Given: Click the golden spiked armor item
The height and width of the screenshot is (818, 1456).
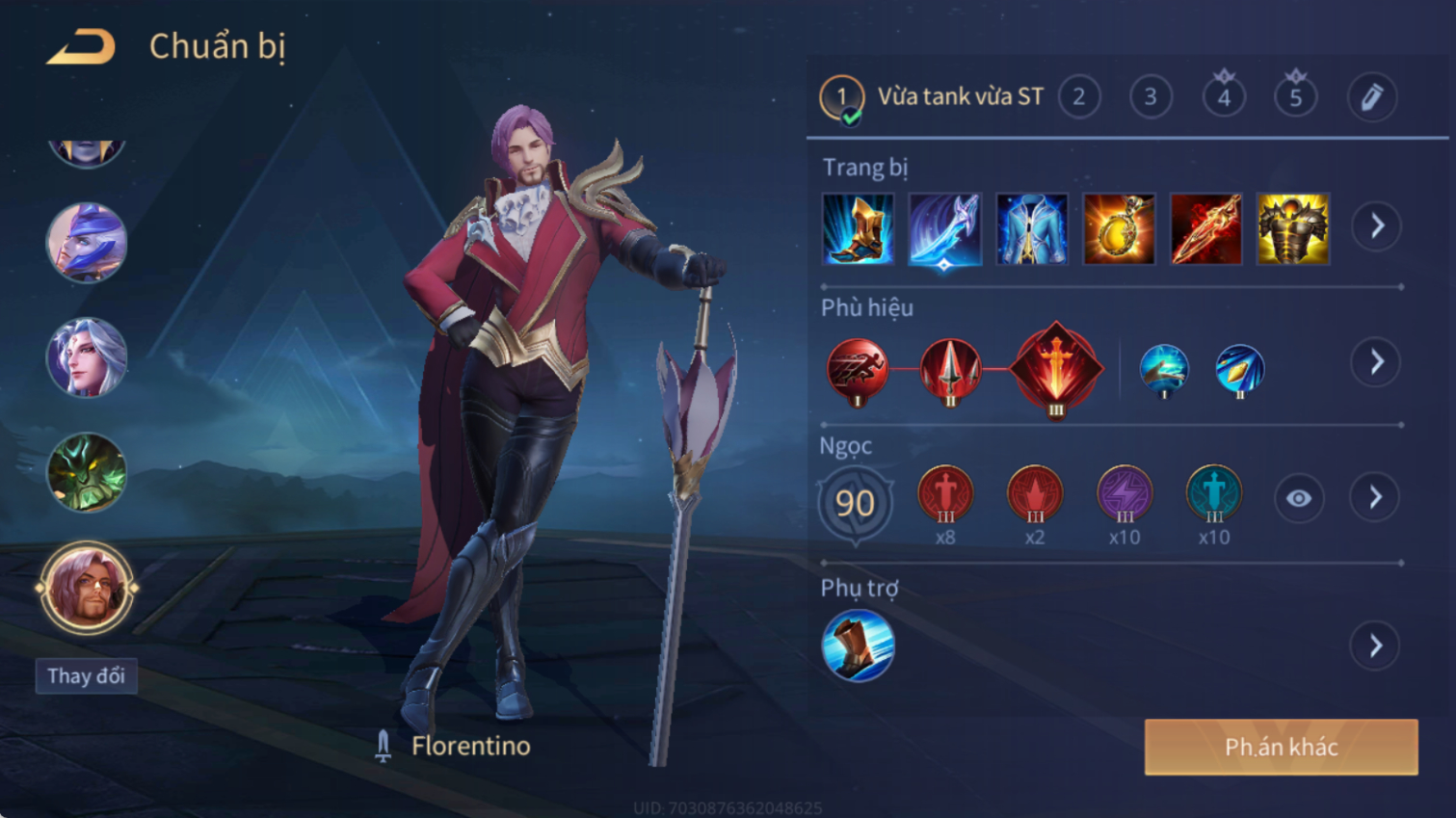Looking at the screenshot, I should (1293, 229).
